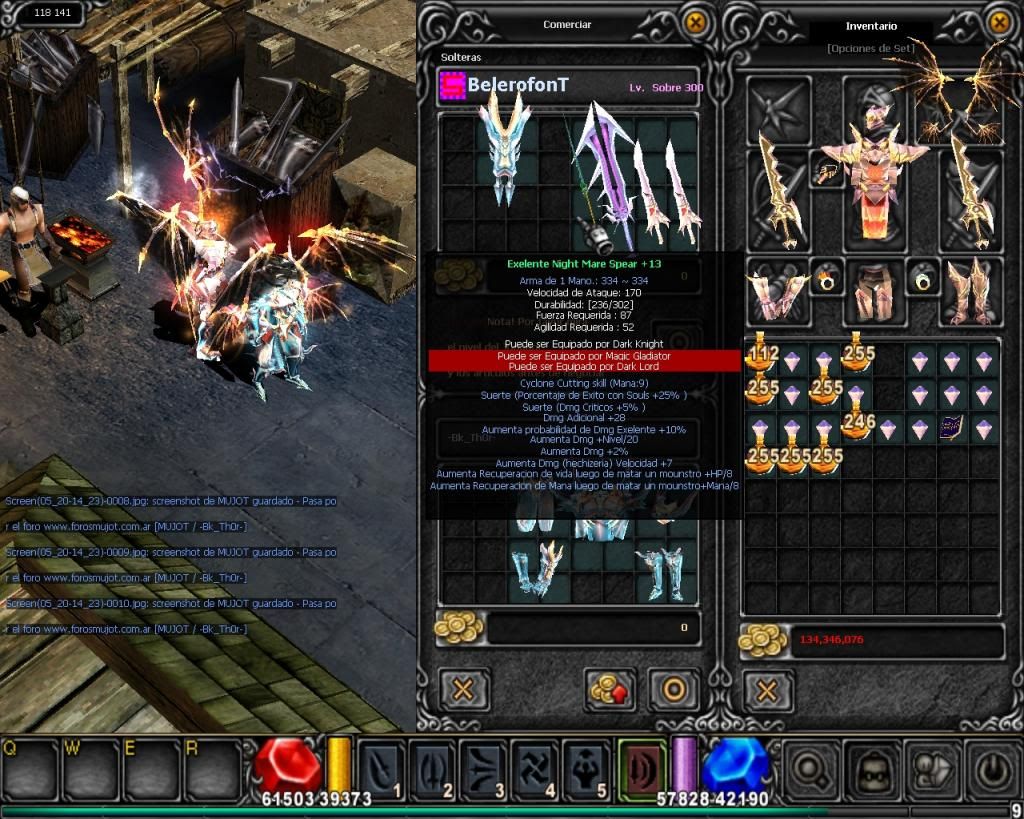The height and width of the screenshot is (819, 1024).
Task: Close the Inventario window
Action: (999, 23)
